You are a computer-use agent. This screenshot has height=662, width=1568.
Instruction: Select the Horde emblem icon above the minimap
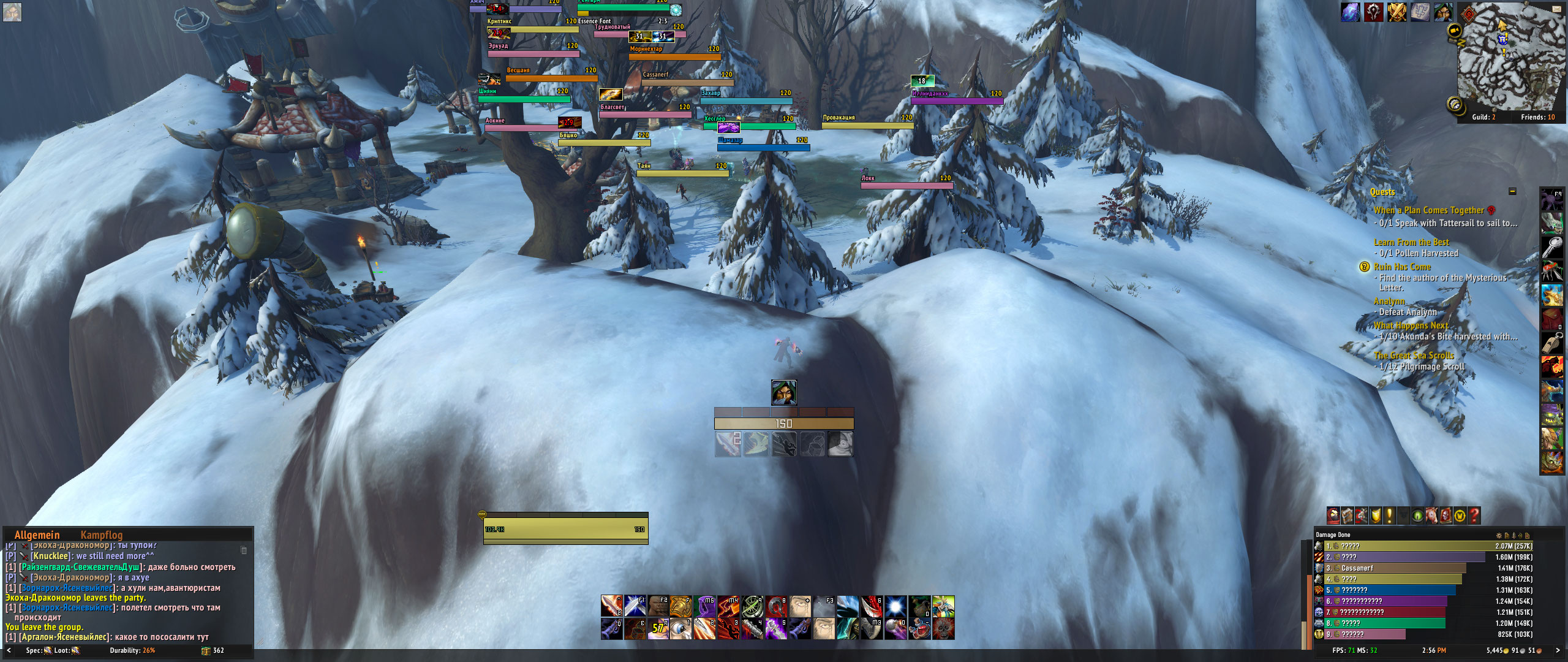1373,12
